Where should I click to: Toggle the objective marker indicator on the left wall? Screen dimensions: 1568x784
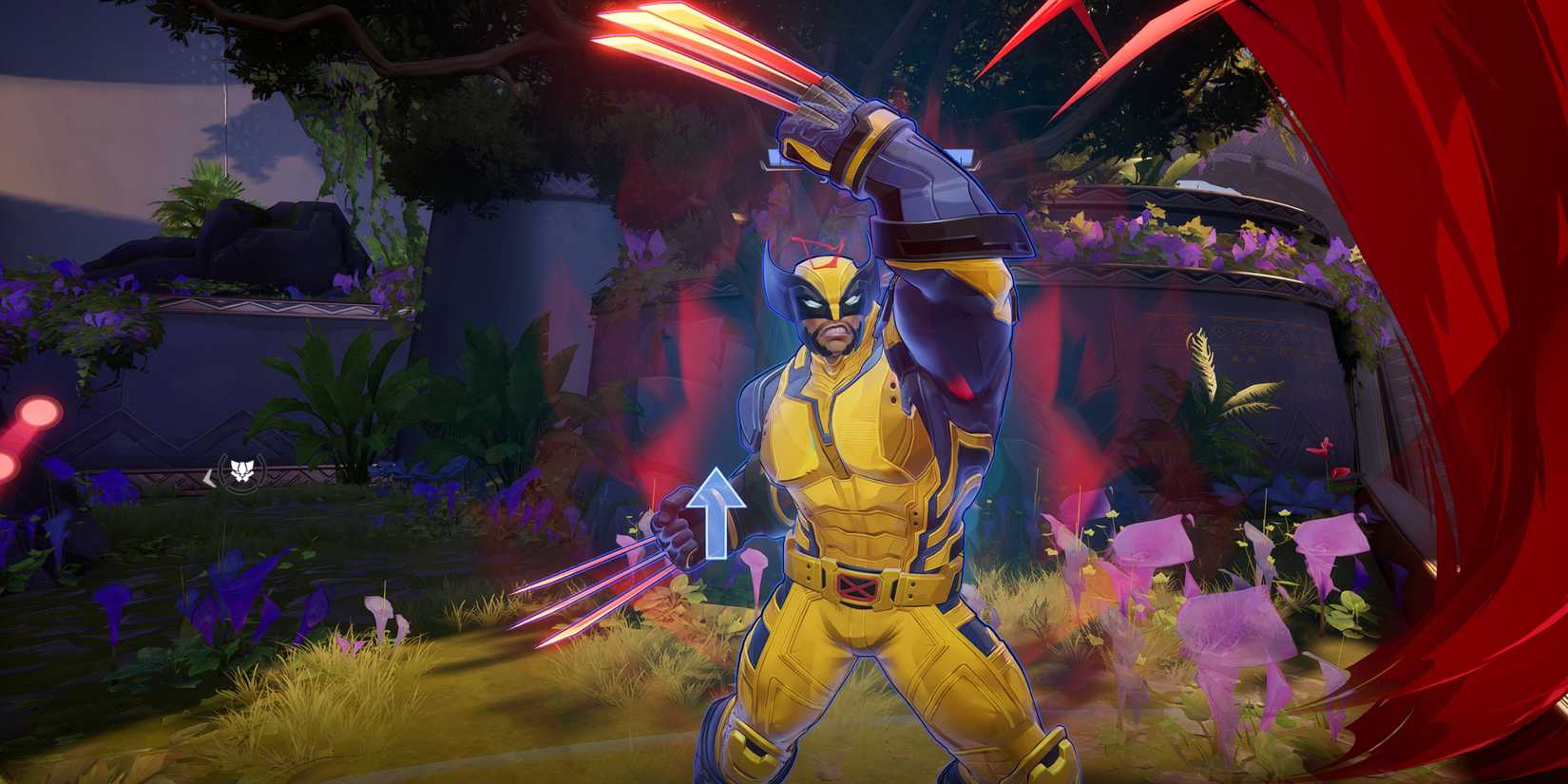[241, 469]
